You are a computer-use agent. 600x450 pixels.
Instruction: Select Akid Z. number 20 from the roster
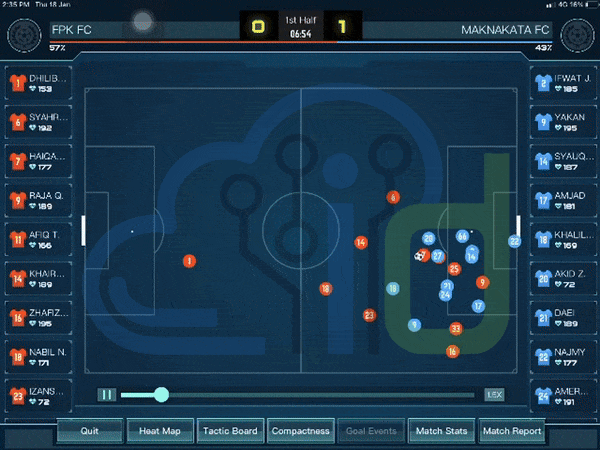(x=561, y=278)
